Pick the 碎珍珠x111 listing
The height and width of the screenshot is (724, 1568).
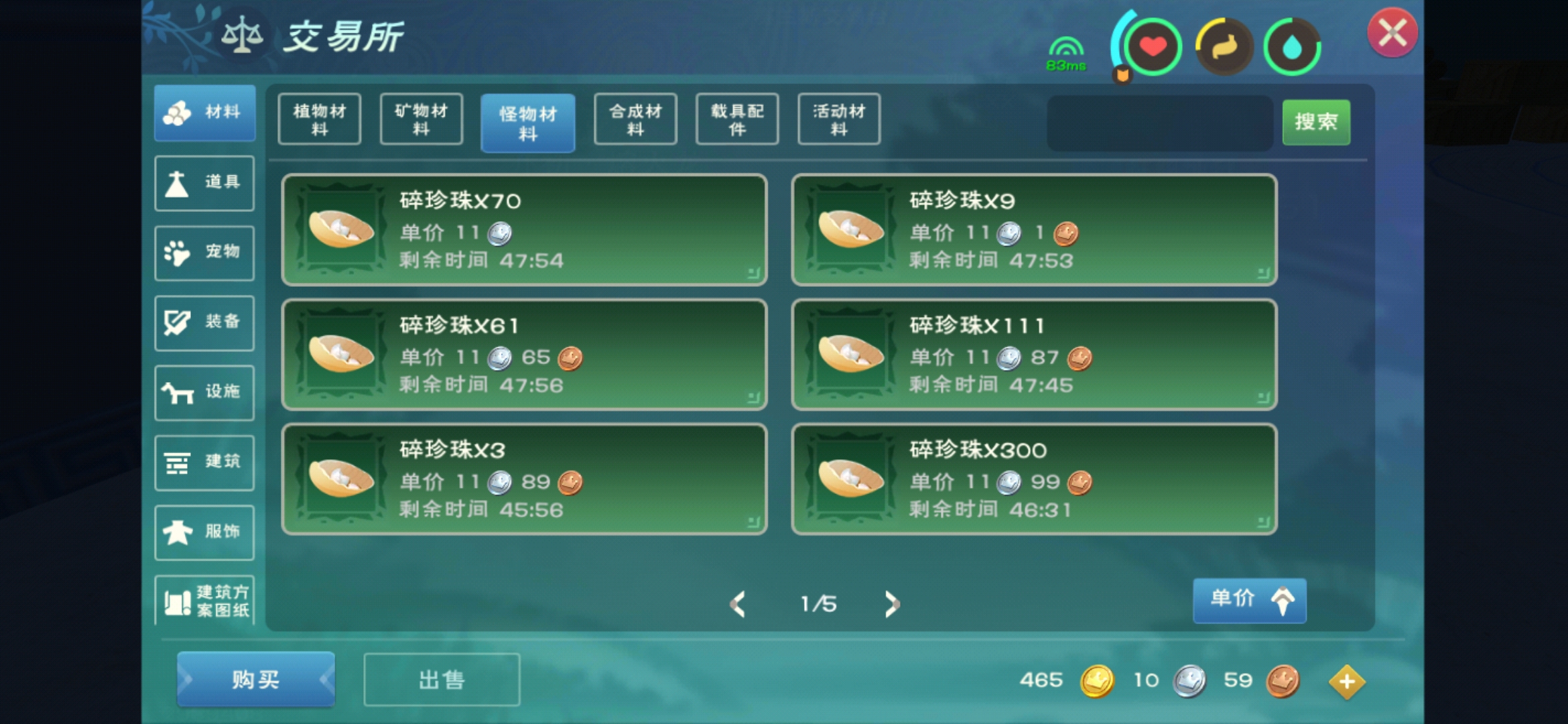click(1034, 355)
